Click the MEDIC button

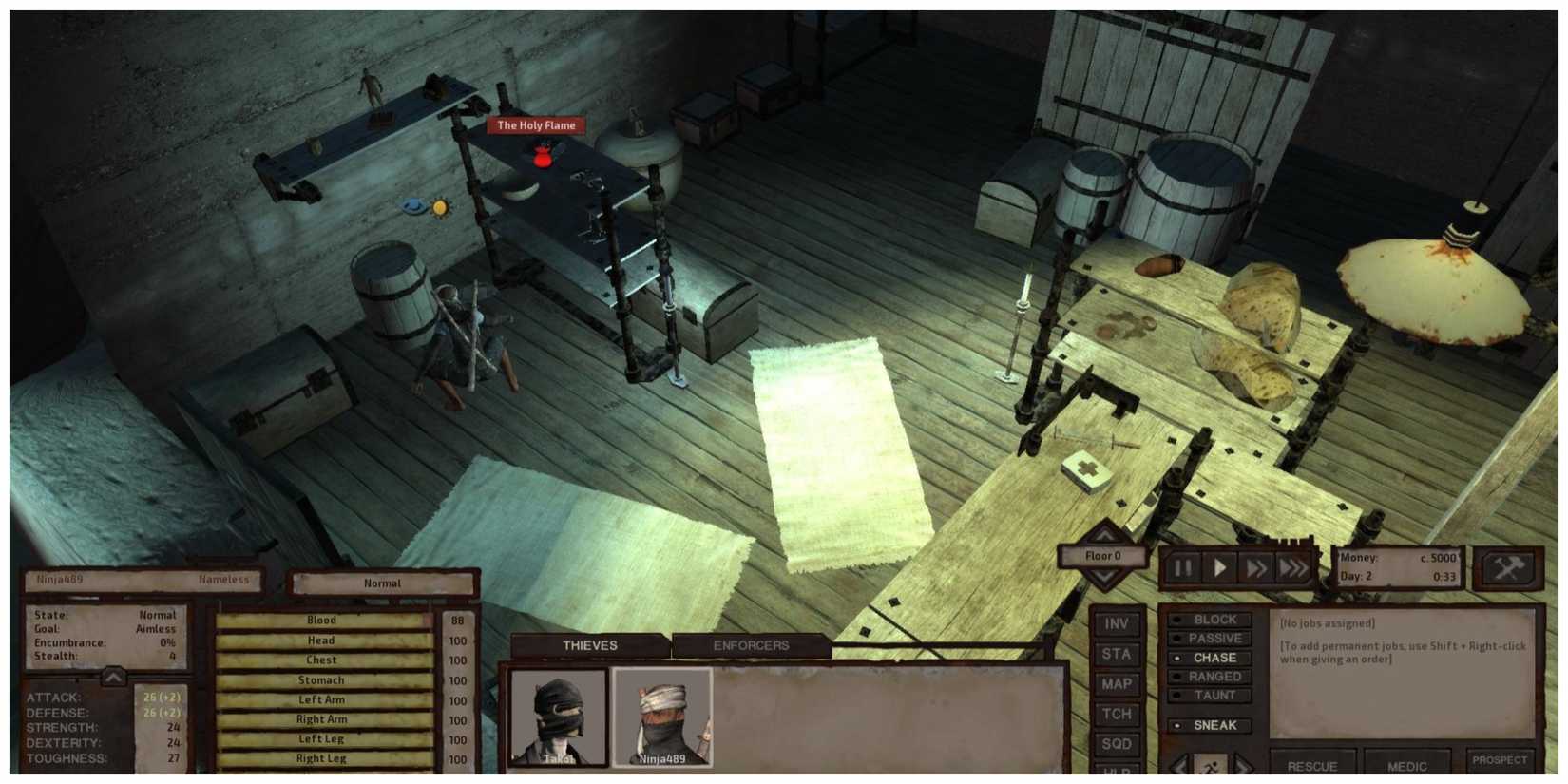[x=1405, y=766]
